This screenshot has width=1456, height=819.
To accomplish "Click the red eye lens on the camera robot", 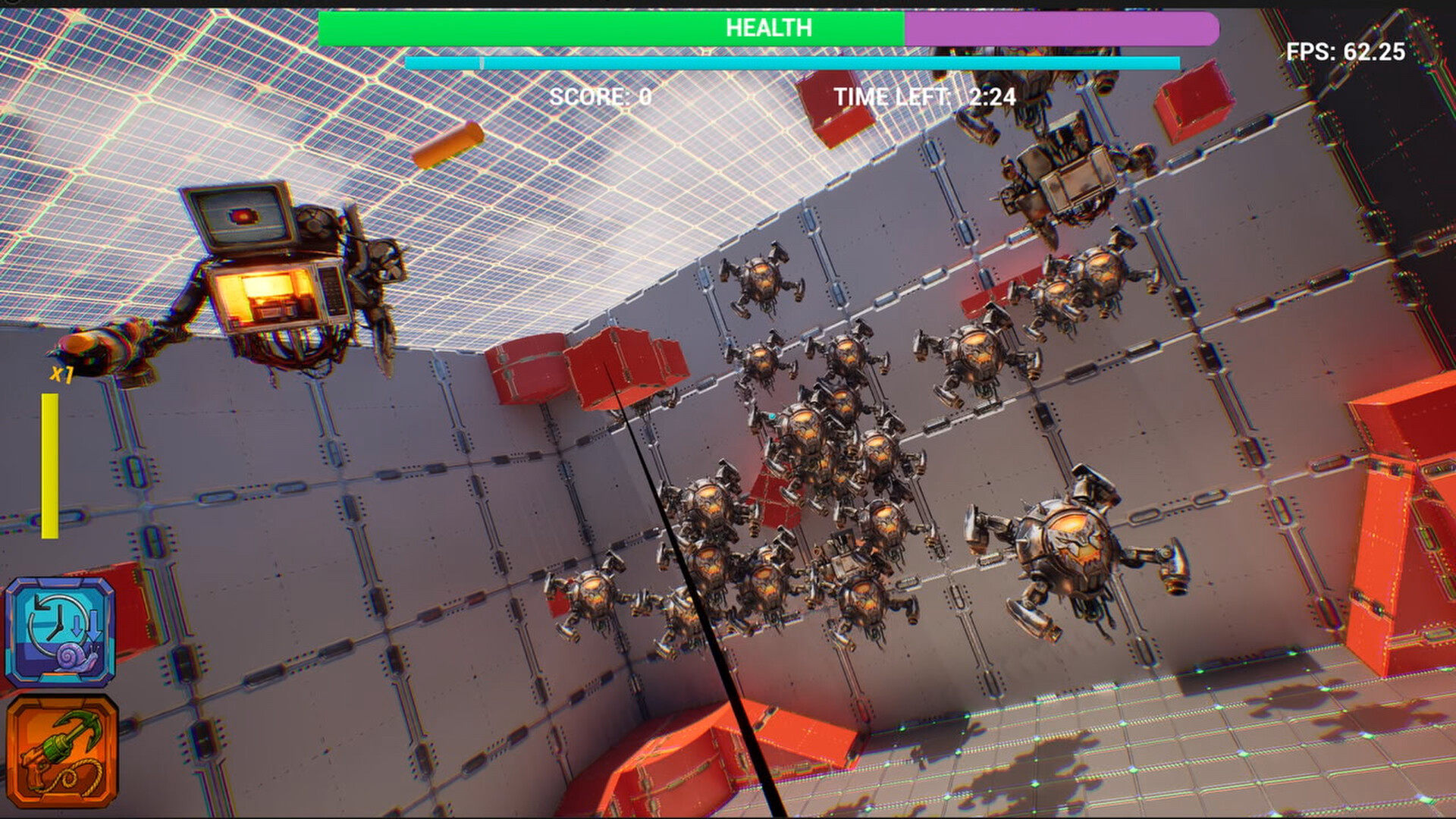I will [x=243, y=217].
